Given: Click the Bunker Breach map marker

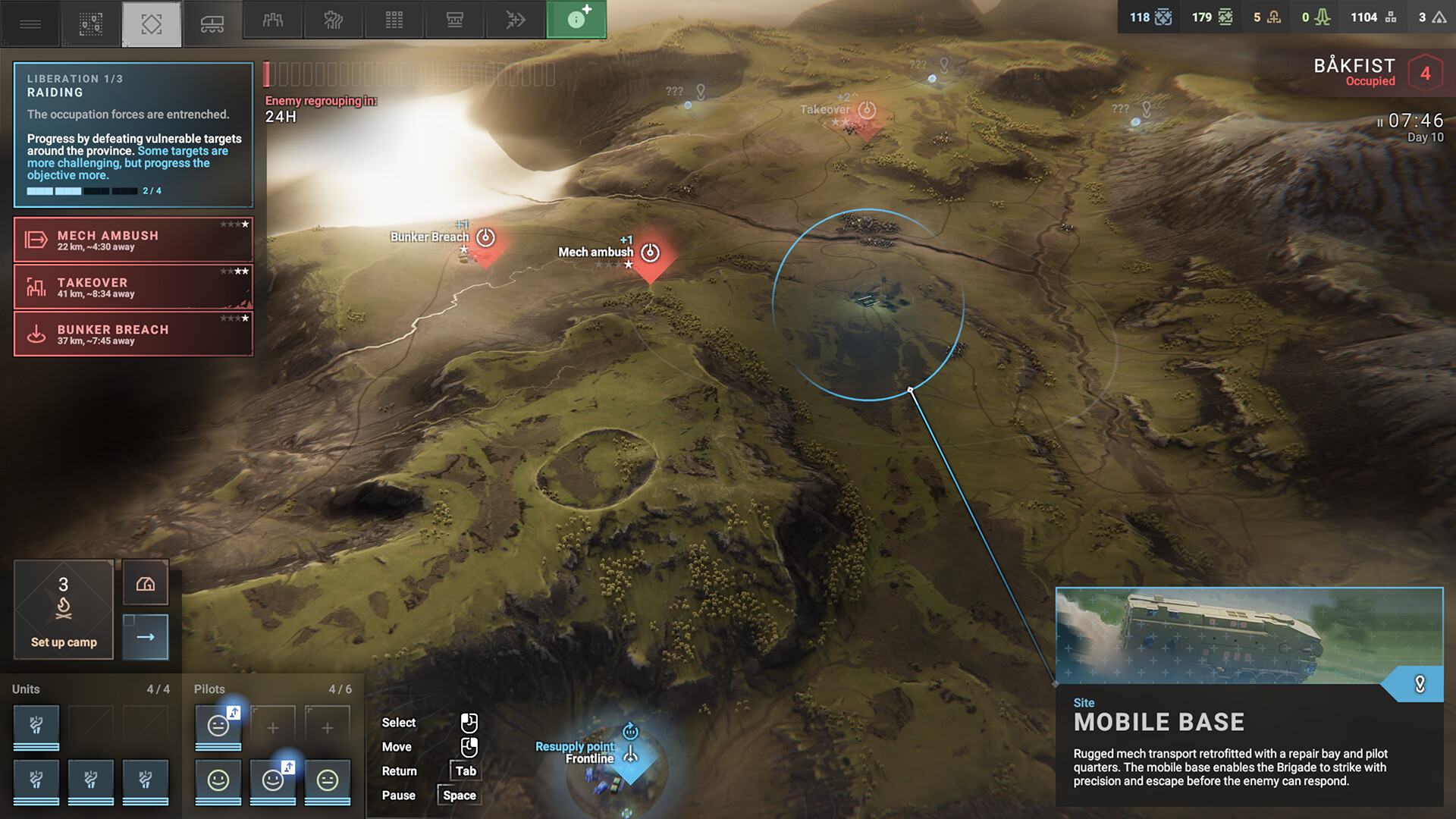Looking at the screenshot, I should tap(485, 238).
